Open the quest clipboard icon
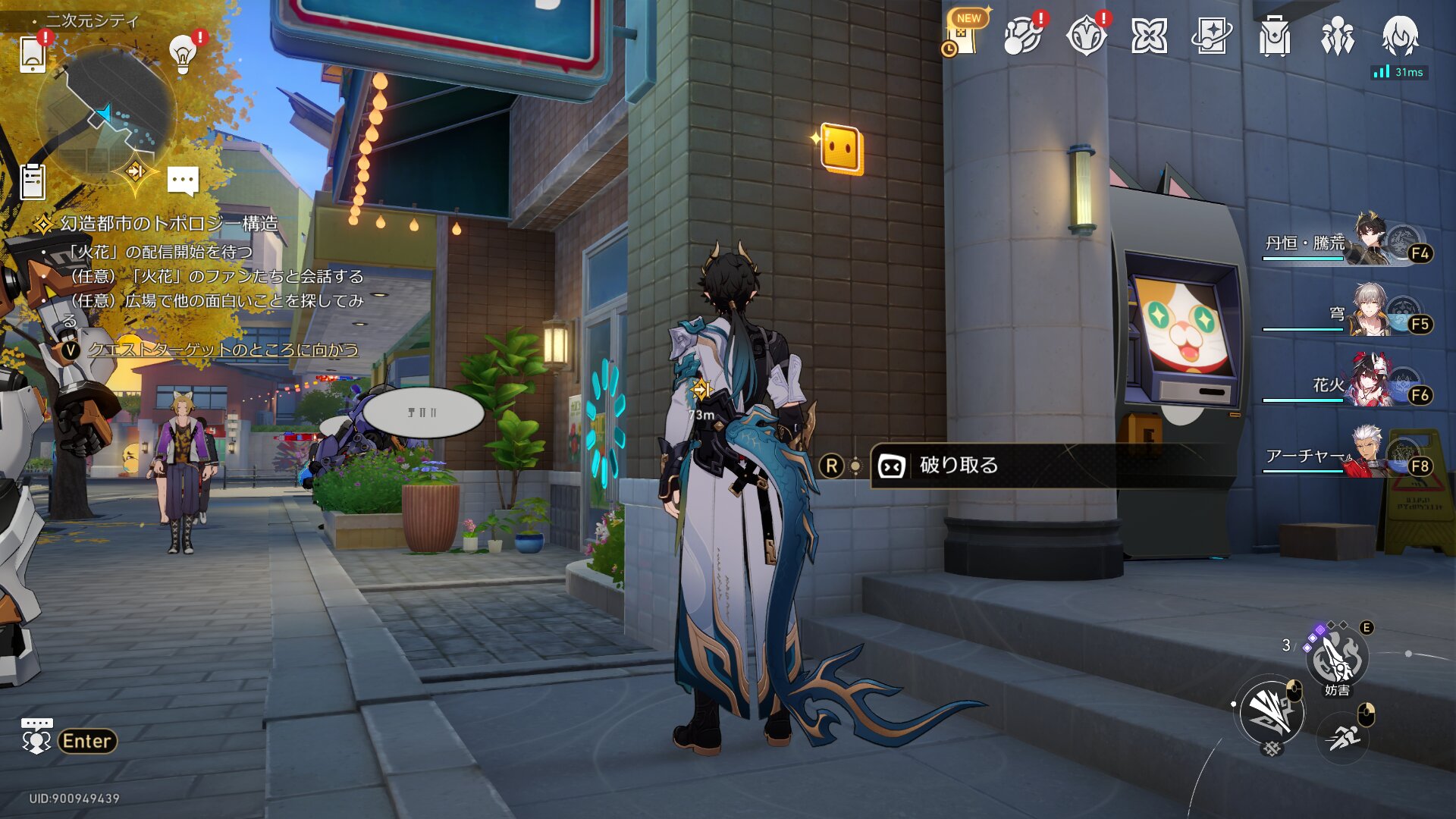This screenshot has width=1456, height=819. point(33,182)
